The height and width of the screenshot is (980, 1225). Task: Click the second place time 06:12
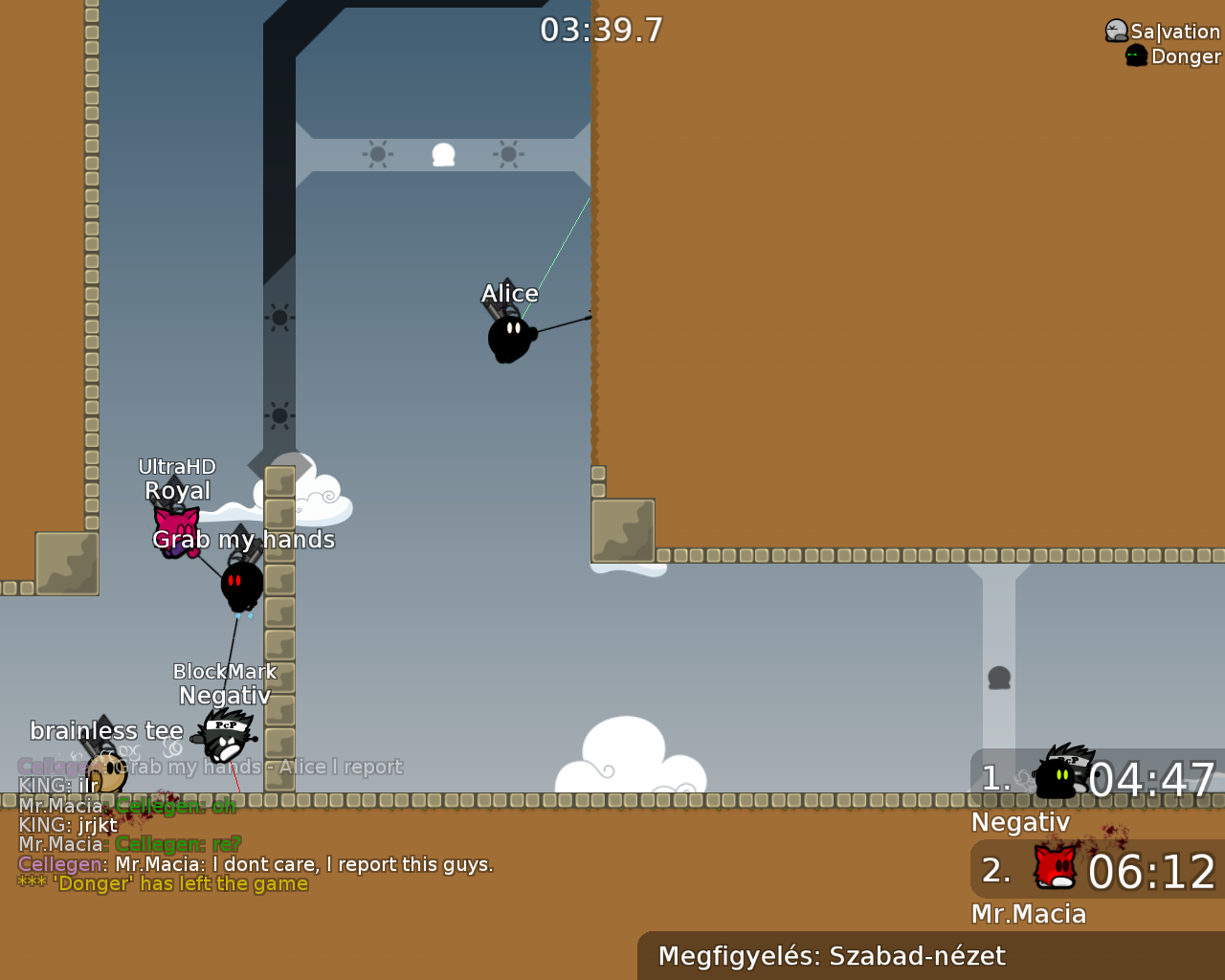pos(1151,872)
